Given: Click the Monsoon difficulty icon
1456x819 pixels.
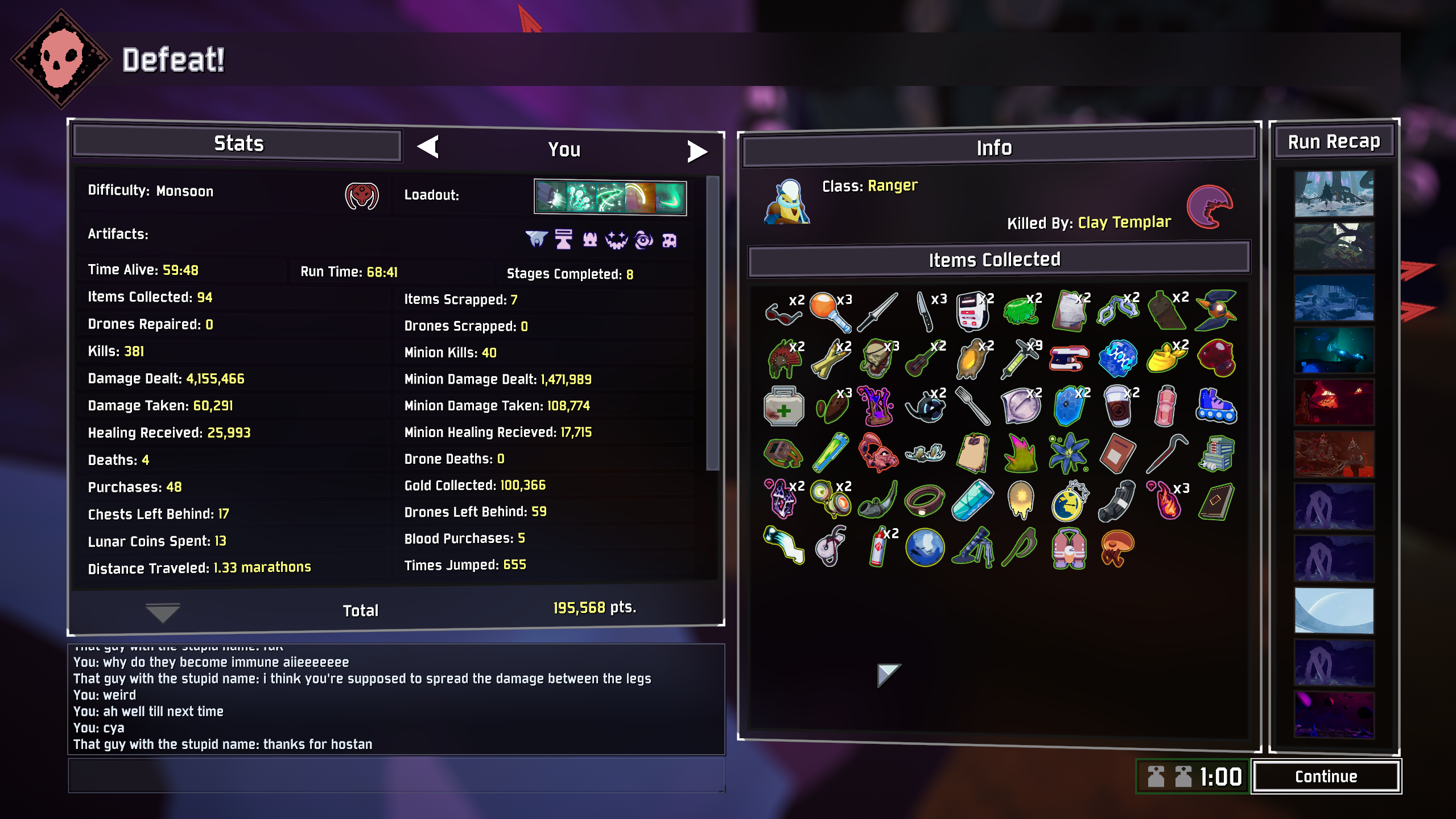Looking at the screenshot, I should [362, 196].
